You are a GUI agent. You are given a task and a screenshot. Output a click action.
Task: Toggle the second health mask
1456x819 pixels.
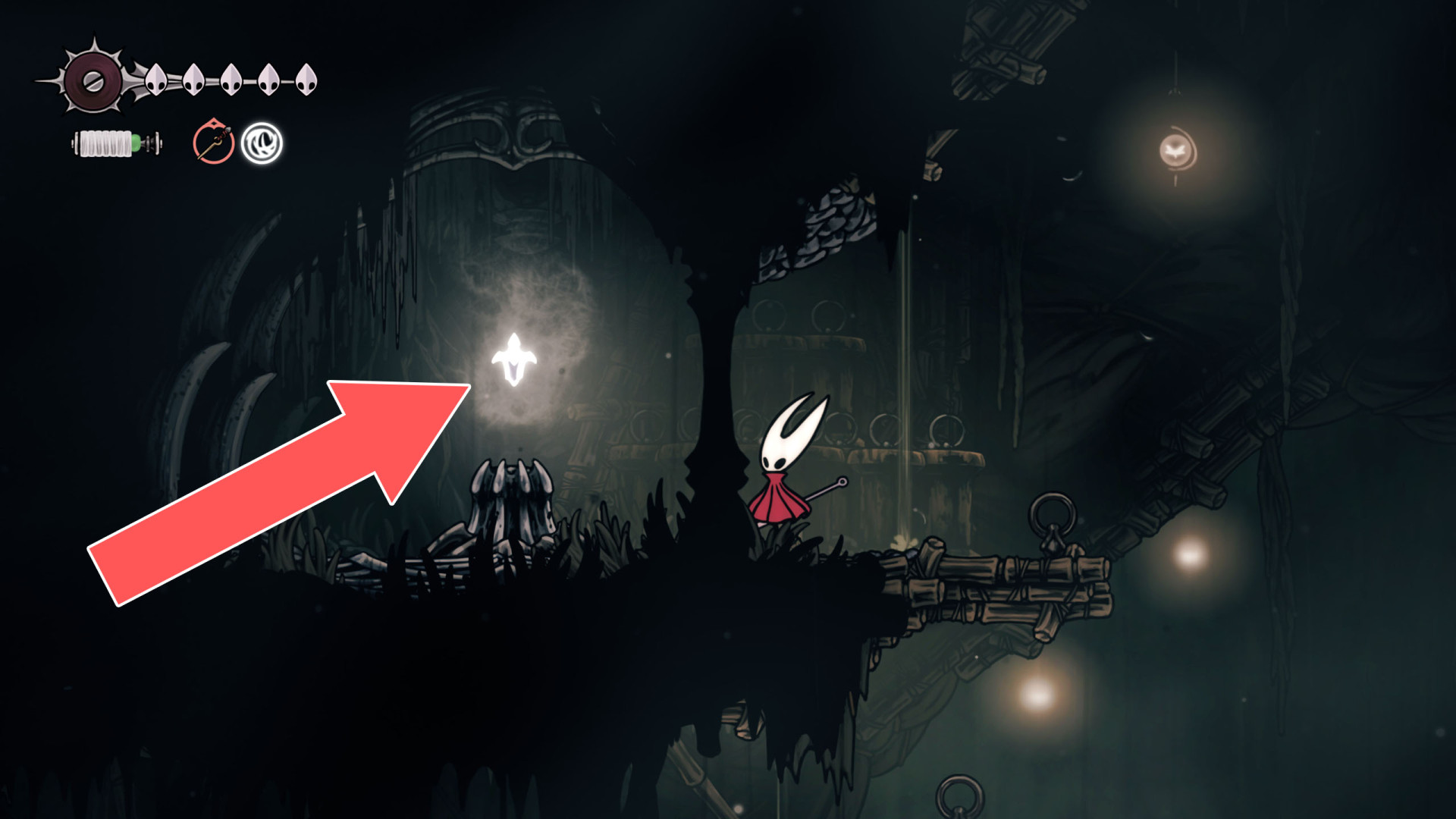click(x=193, y=80)
